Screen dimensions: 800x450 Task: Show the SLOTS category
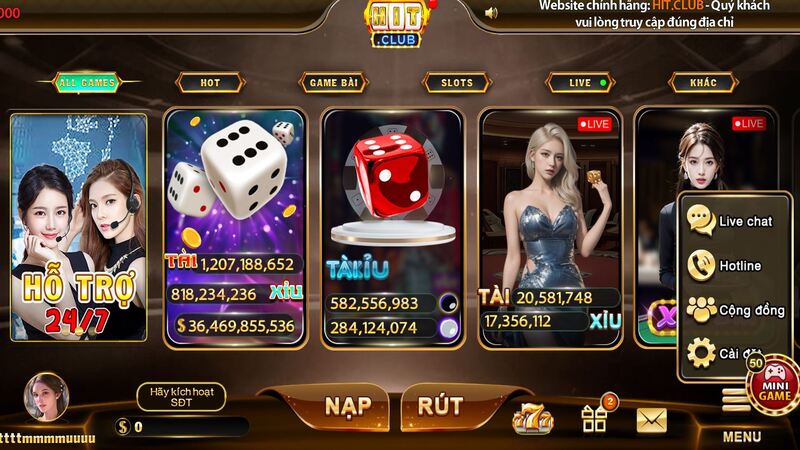coord(456,83)
